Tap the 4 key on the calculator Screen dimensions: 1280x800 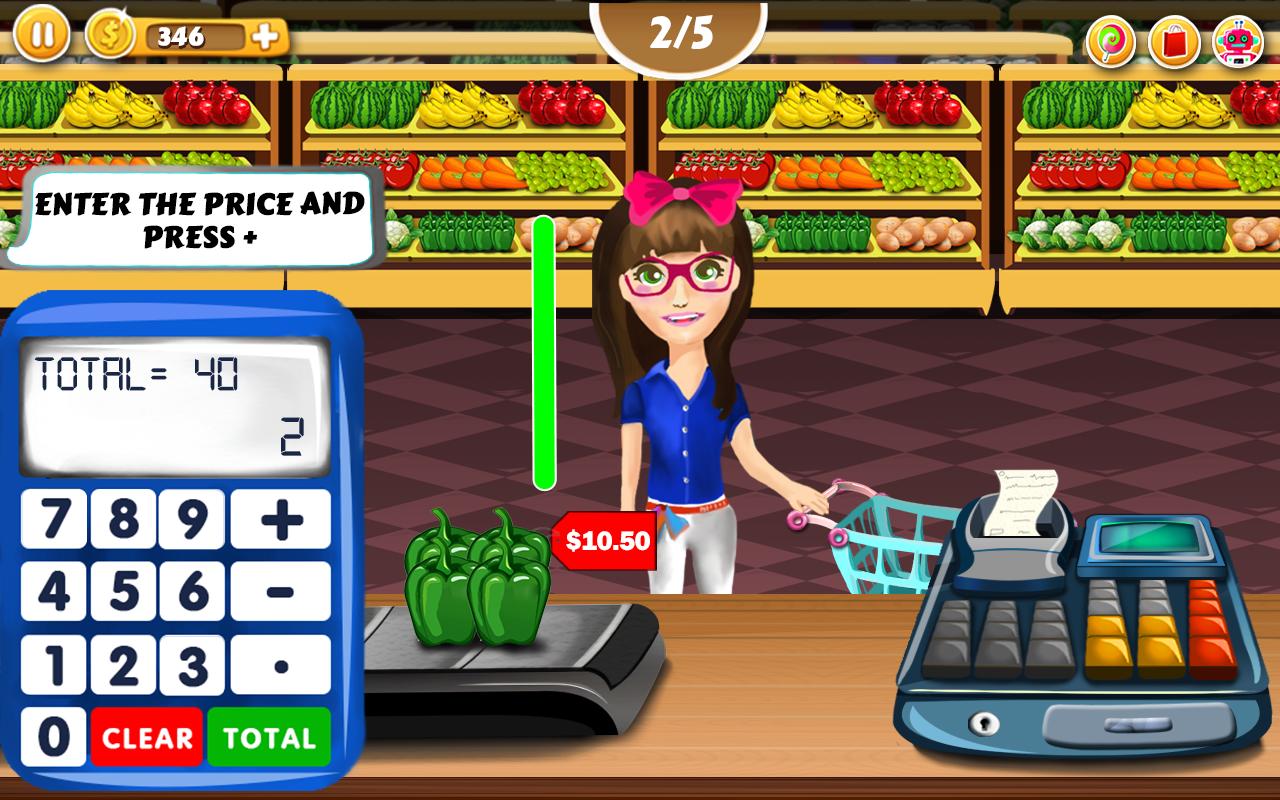click(x=54, y=592)
